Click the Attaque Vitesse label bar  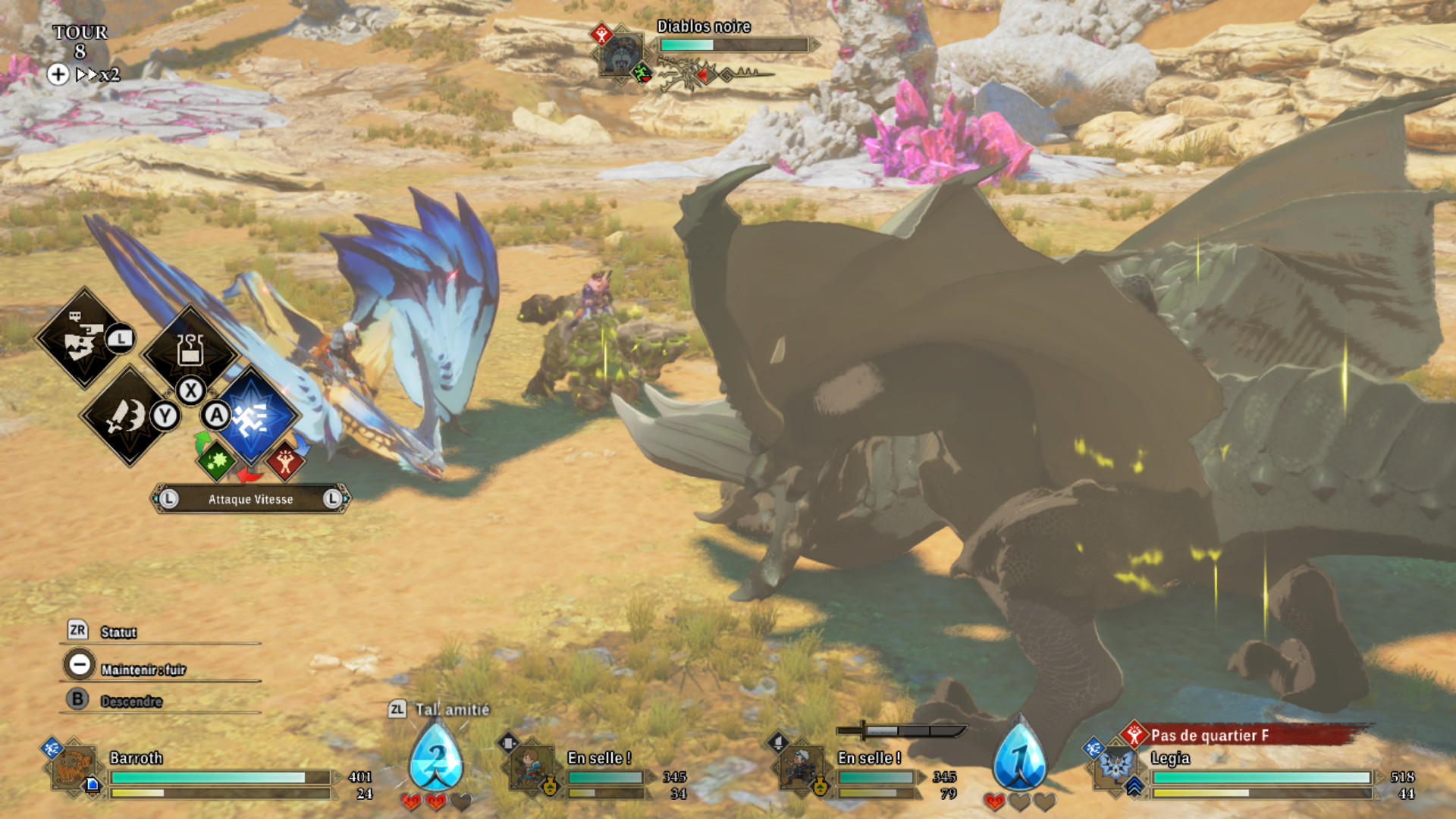tap(250, 499)
